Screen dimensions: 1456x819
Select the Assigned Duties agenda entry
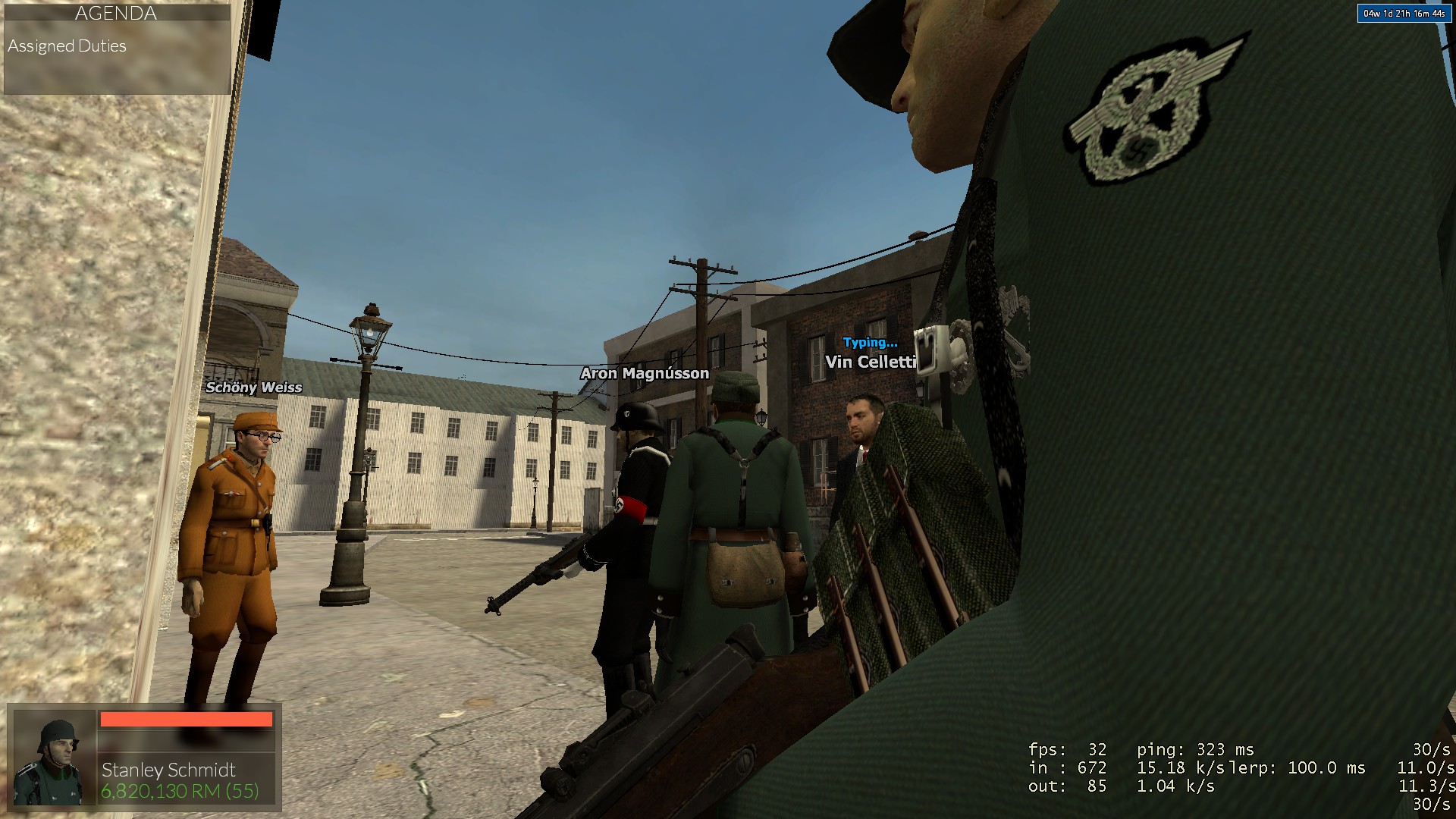tap(67, 46)
